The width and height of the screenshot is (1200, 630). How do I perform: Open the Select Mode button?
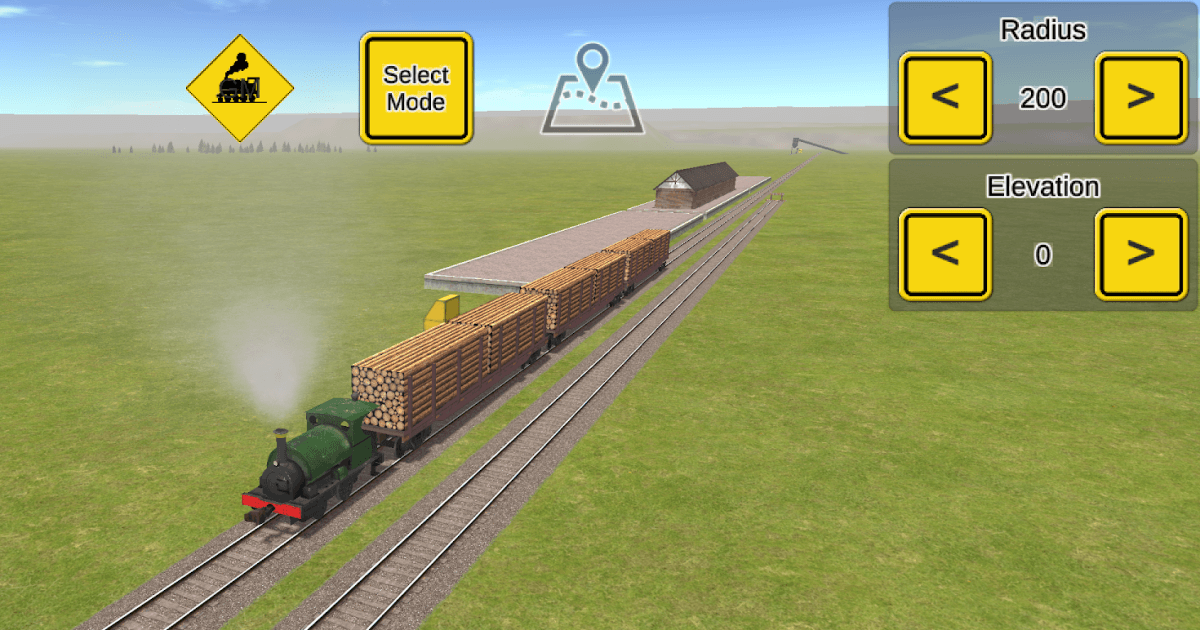tap(416, 88)
